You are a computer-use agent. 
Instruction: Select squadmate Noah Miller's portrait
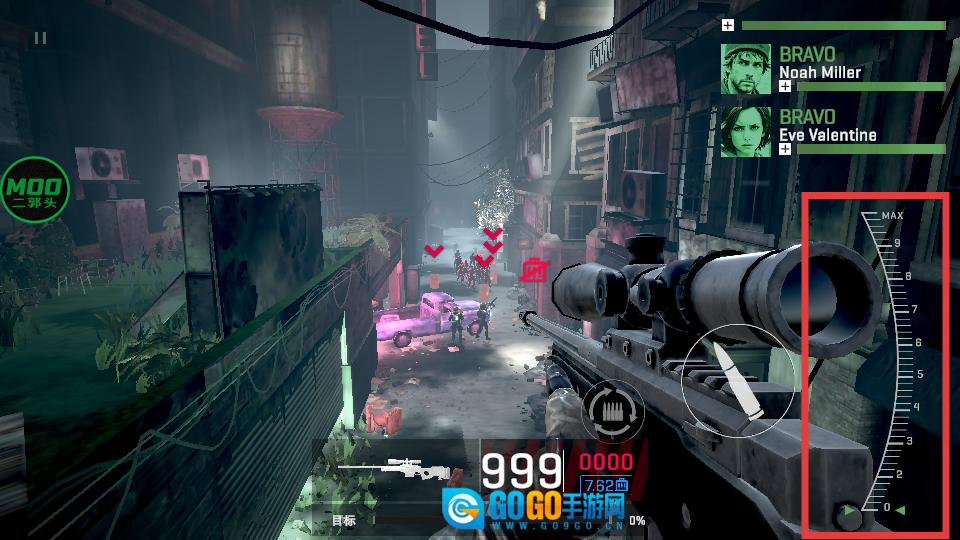[746, 69]
